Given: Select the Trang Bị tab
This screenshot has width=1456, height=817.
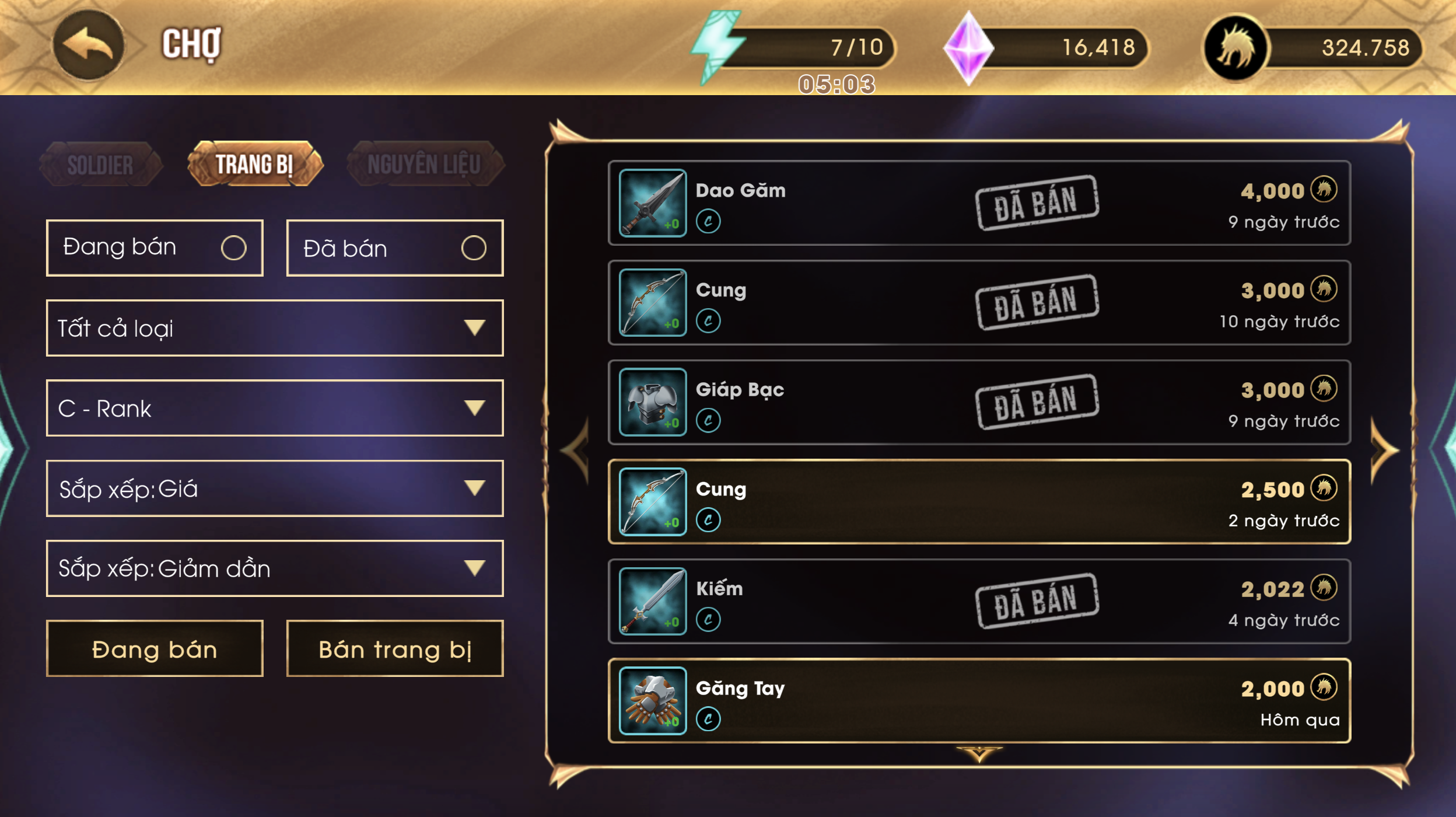Looking at the screenshot, I should point(254,165).
